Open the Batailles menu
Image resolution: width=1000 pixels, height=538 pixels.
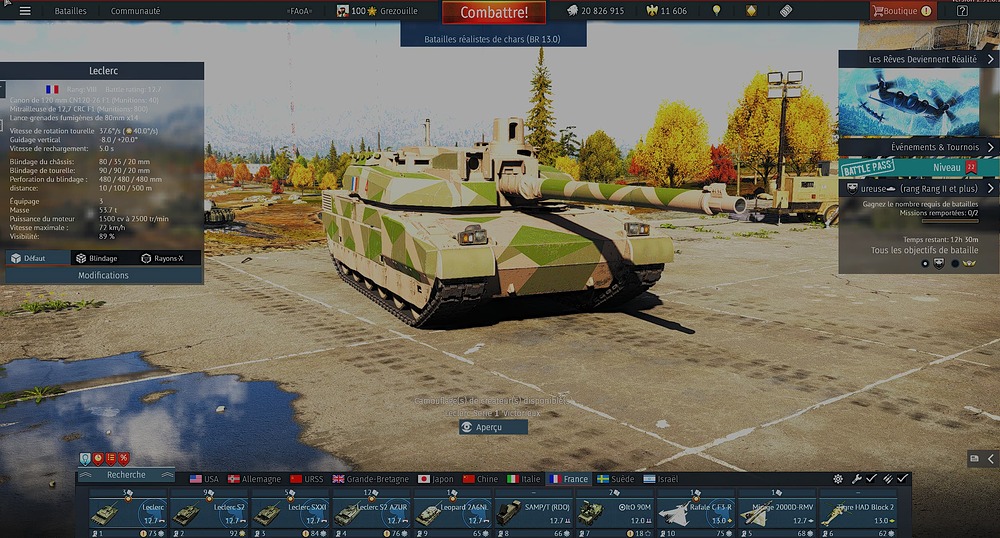70,11
